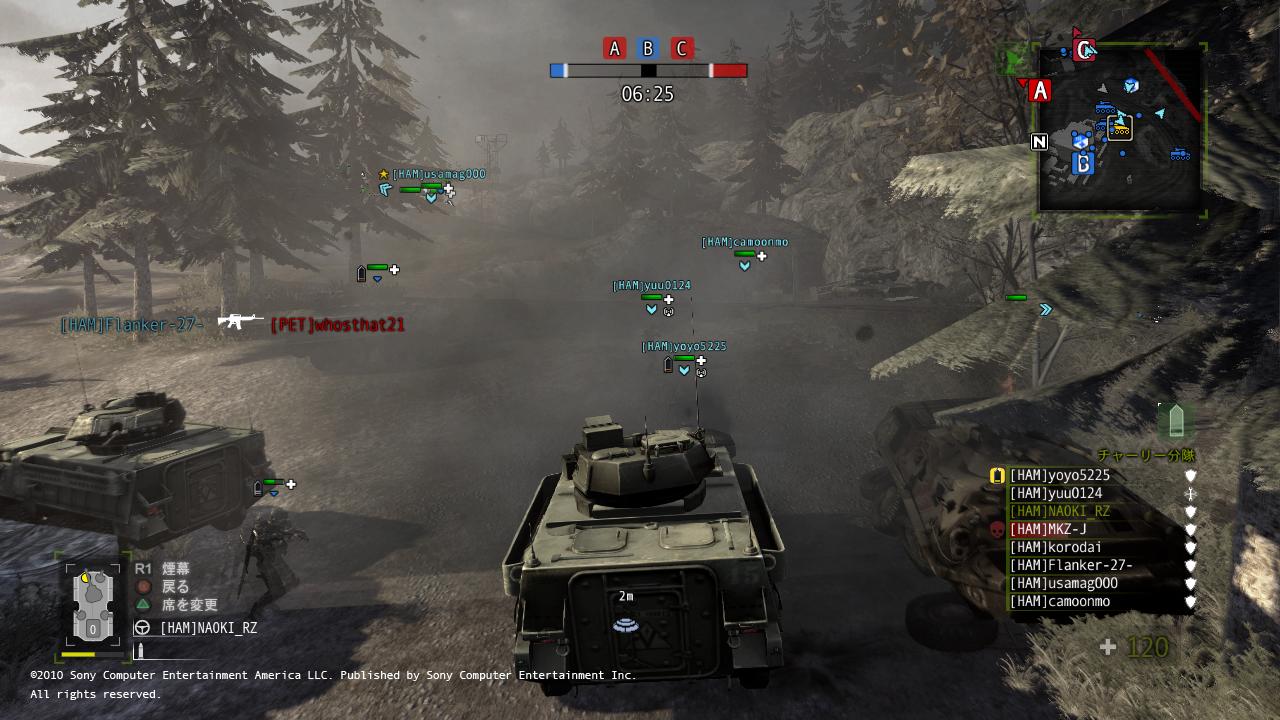This screenshot has width=1280, height=720.
Task: Select capture point A indicator at top
Action: tap(614, 48)
